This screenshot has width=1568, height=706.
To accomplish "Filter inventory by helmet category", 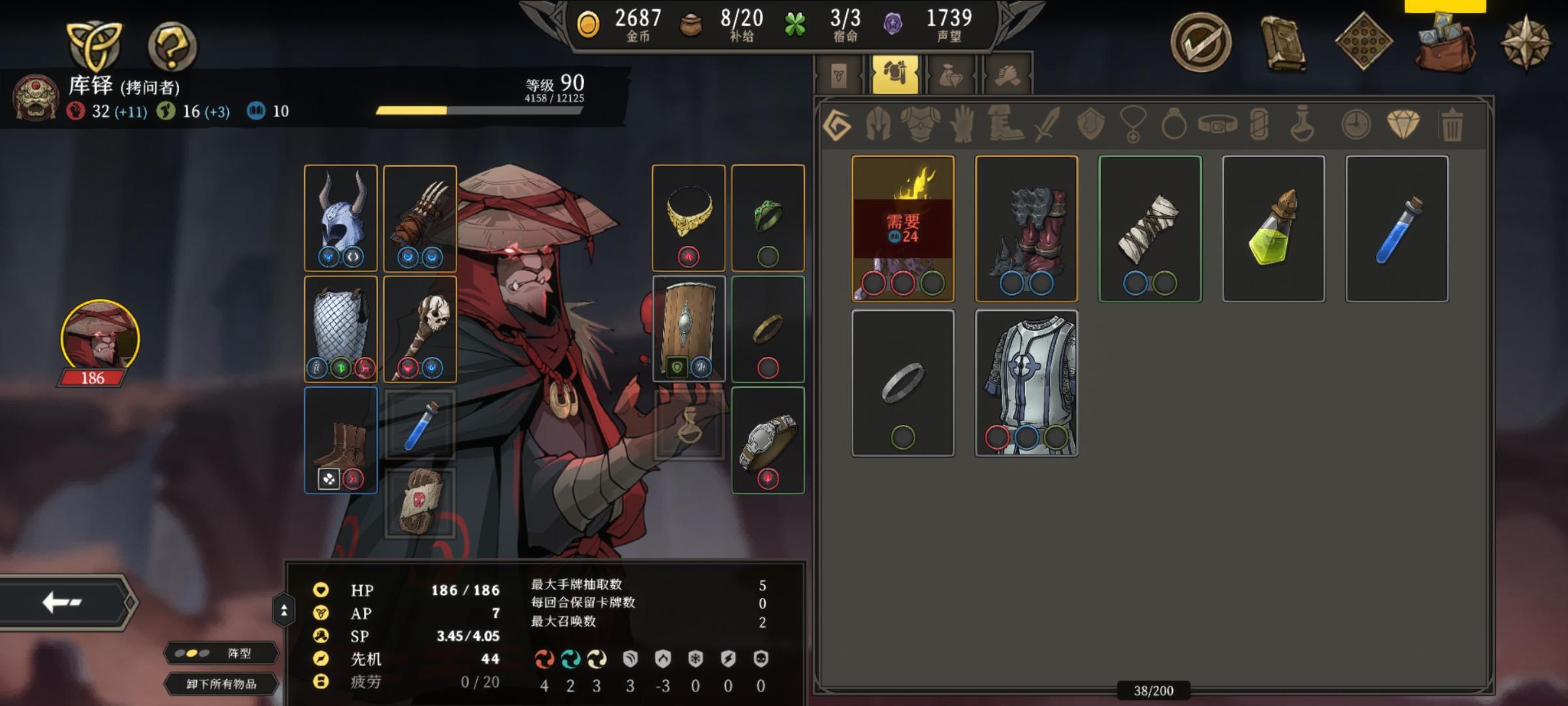I will tap(877, 124).
